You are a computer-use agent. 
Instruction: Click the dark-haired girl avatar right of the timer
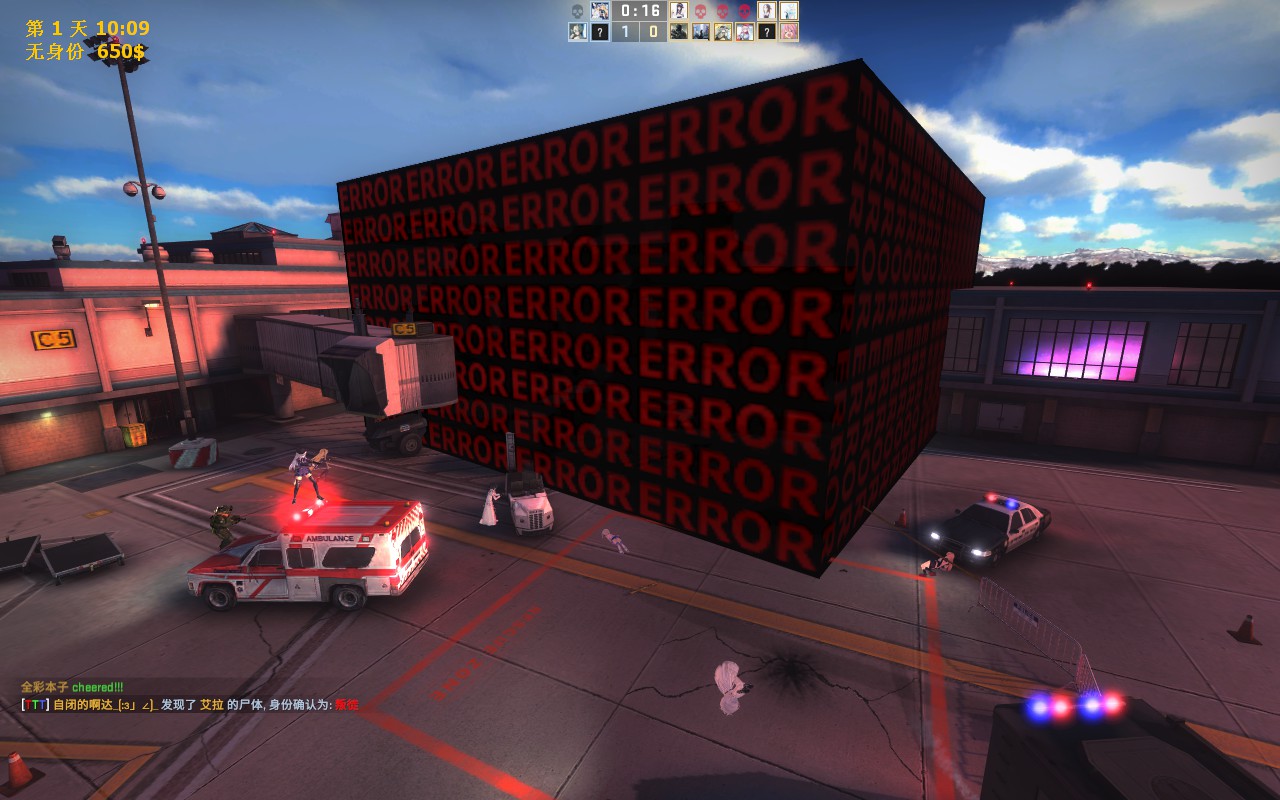(679, 11)
